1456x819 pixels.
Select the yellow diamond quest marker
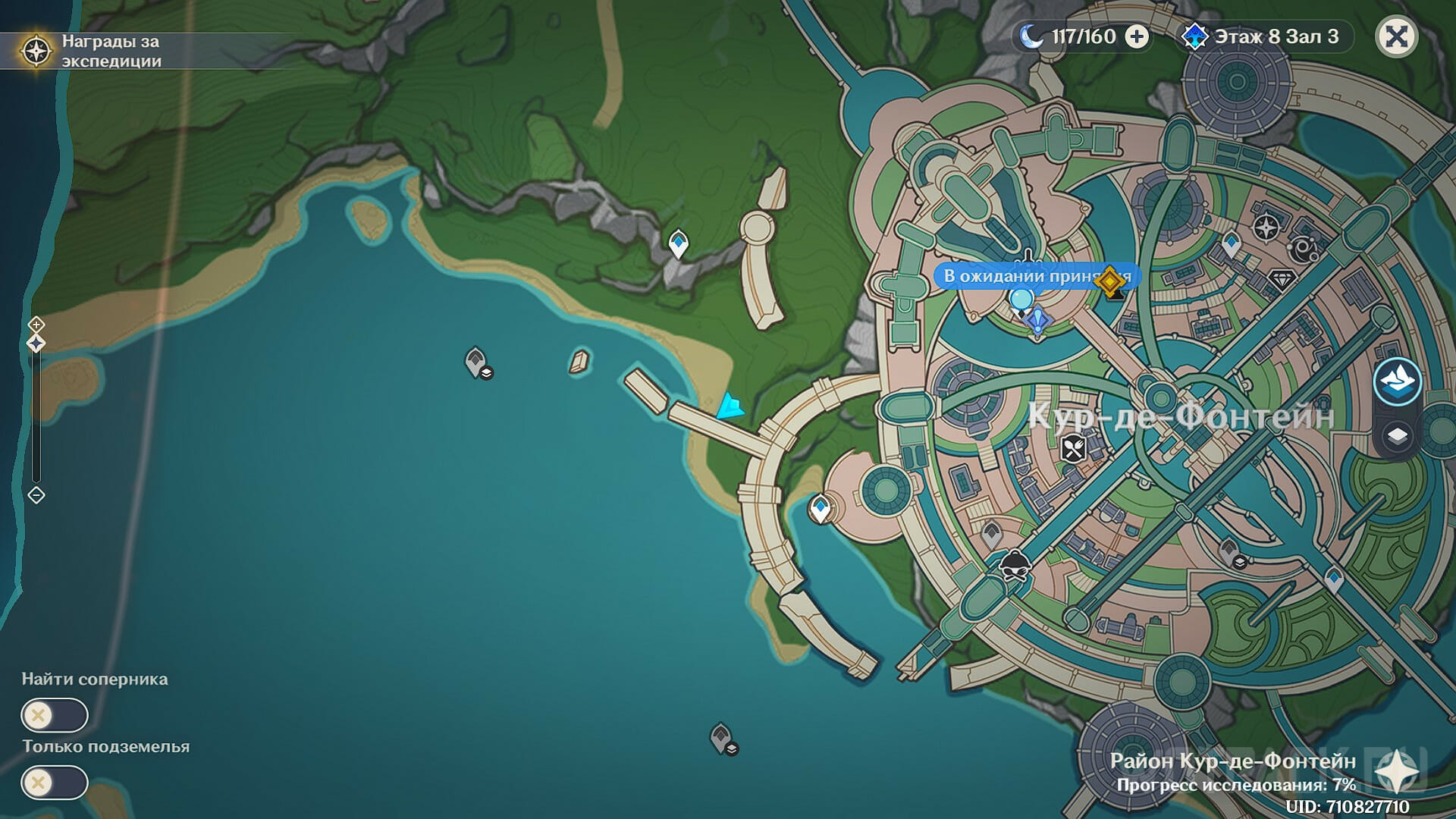click(x=1110, y=281)
